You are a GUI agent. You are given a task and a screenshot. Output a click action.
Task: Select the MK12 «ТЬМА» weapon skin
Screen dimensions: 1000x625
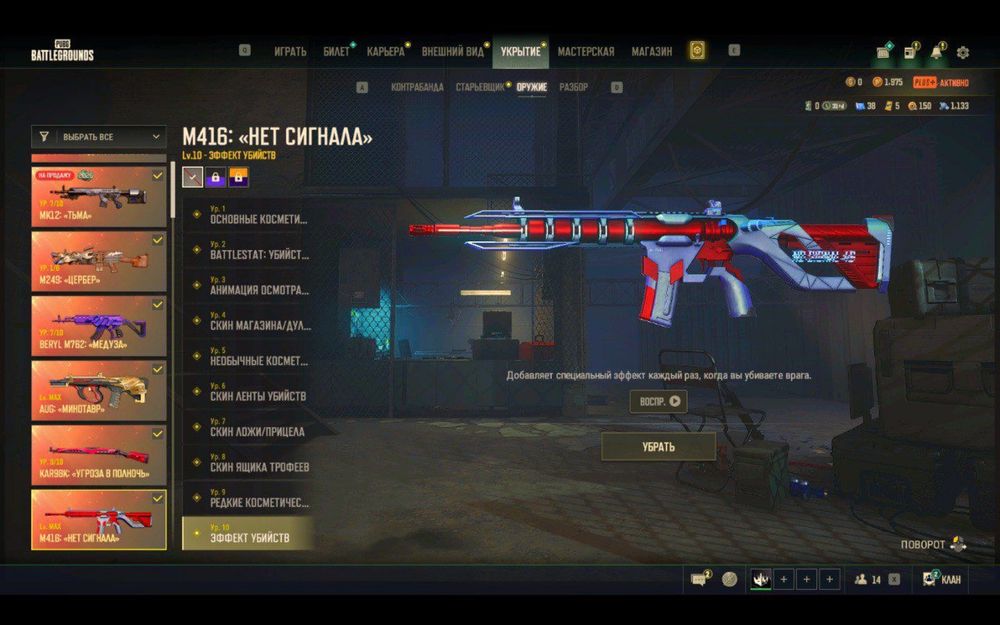(99, 197)
